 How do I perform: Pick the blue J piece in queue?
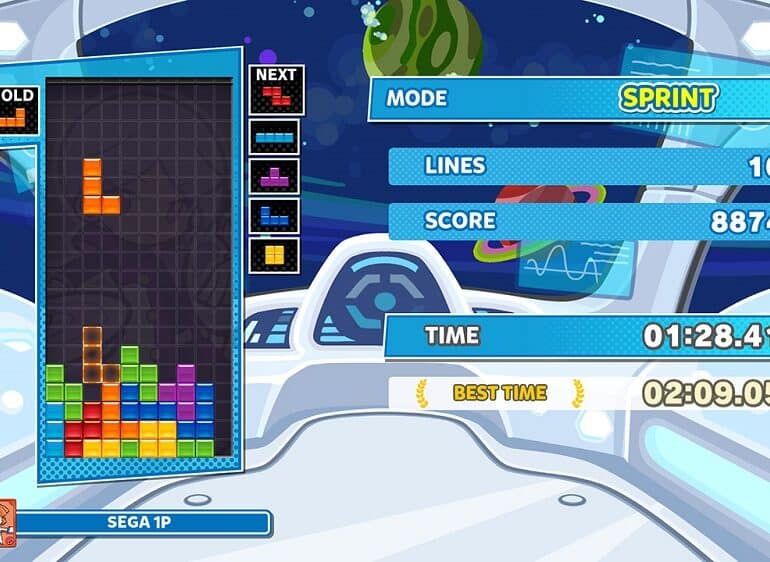(x=274, y=214)
